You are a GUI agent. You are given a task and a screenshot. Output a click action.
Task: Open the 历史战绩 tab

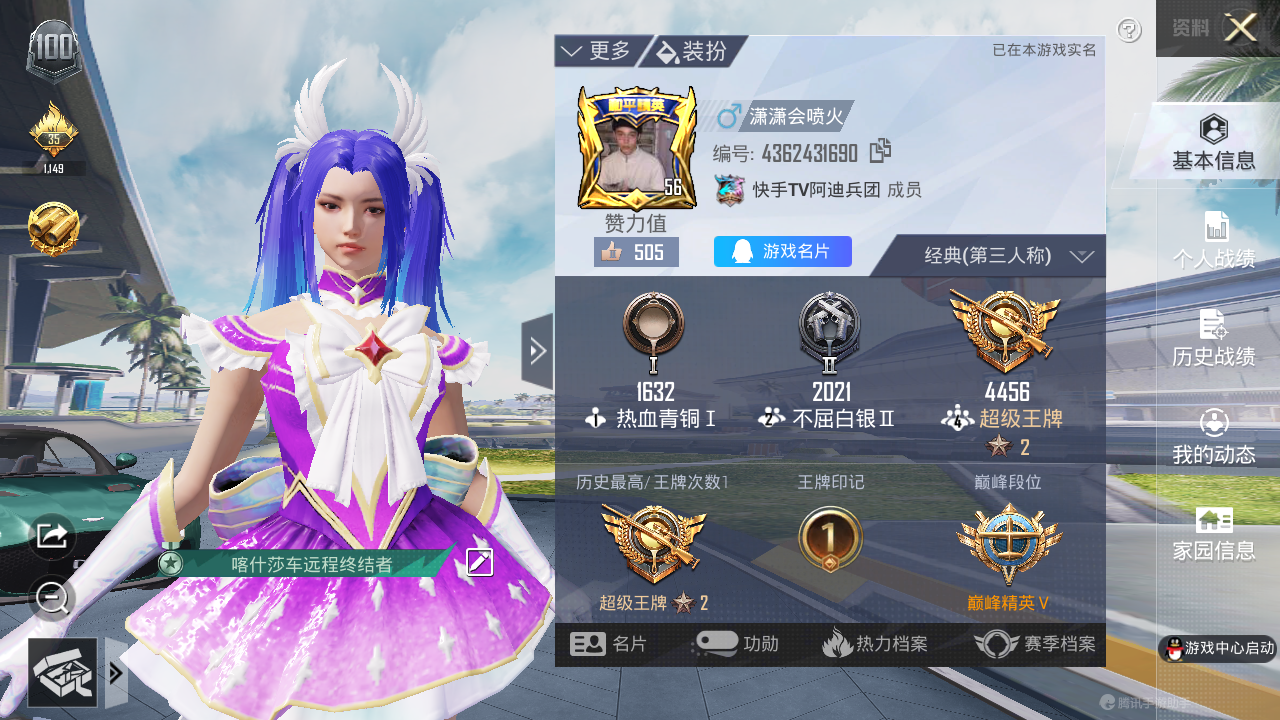point(1213,338)
